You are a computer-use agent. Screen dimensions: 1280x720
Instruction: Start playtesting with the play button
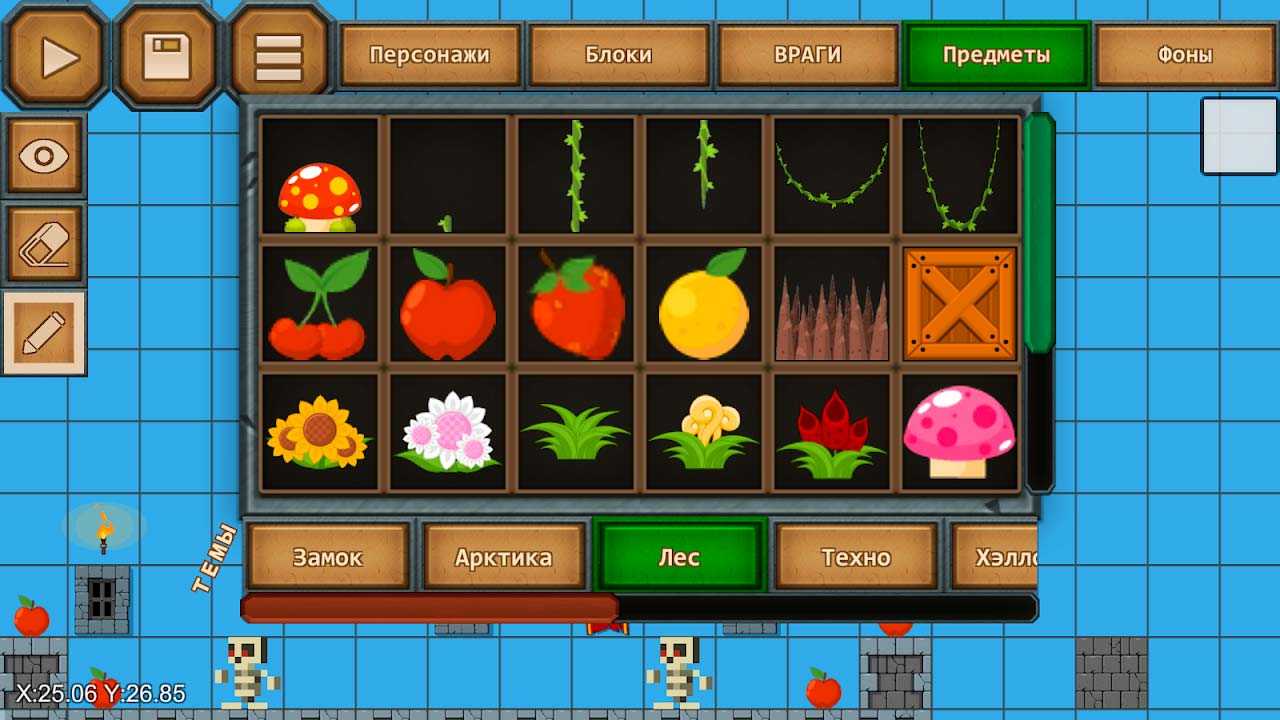[x=56, y=56]
